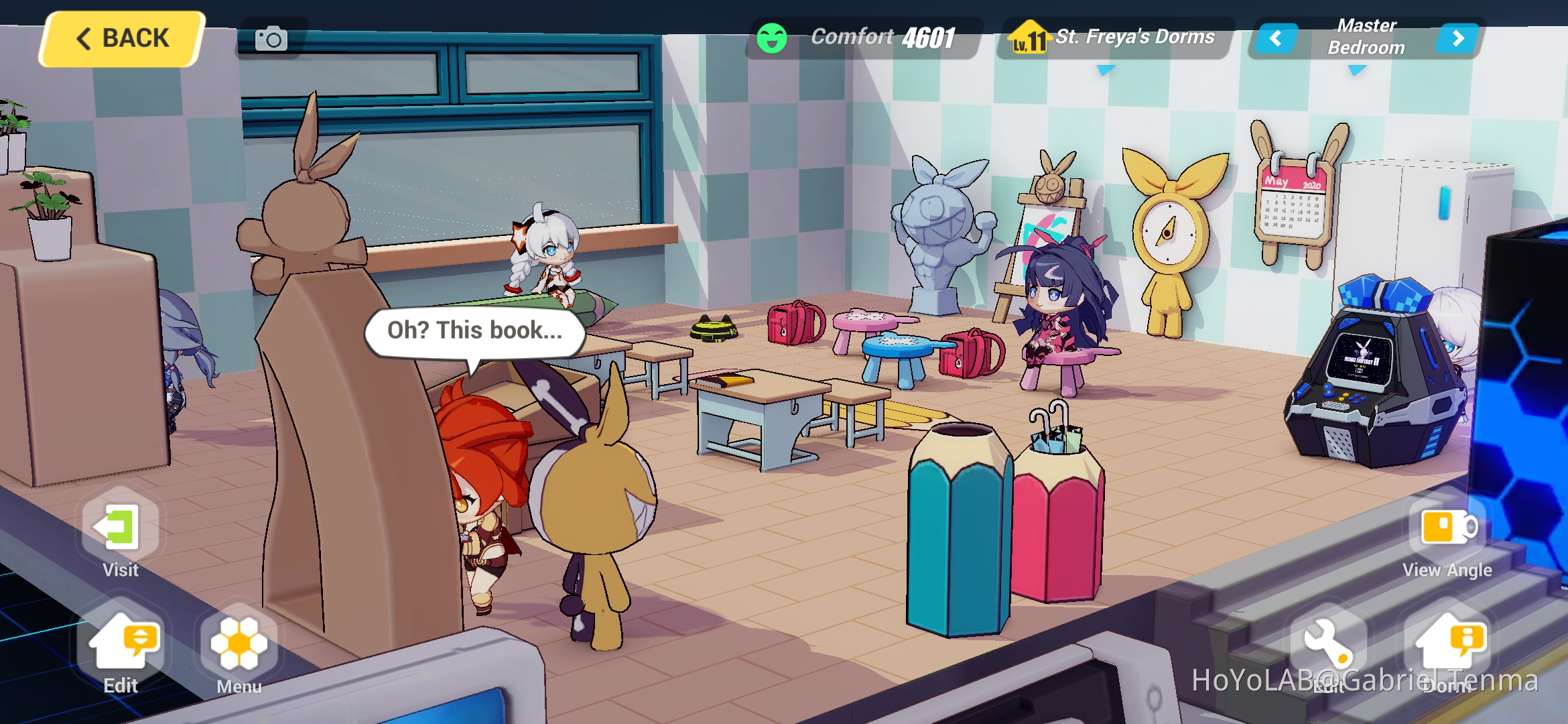The image size is (1568, 724).
Task: Click the Comfort value 4601
Action: (x=927, y=37)
